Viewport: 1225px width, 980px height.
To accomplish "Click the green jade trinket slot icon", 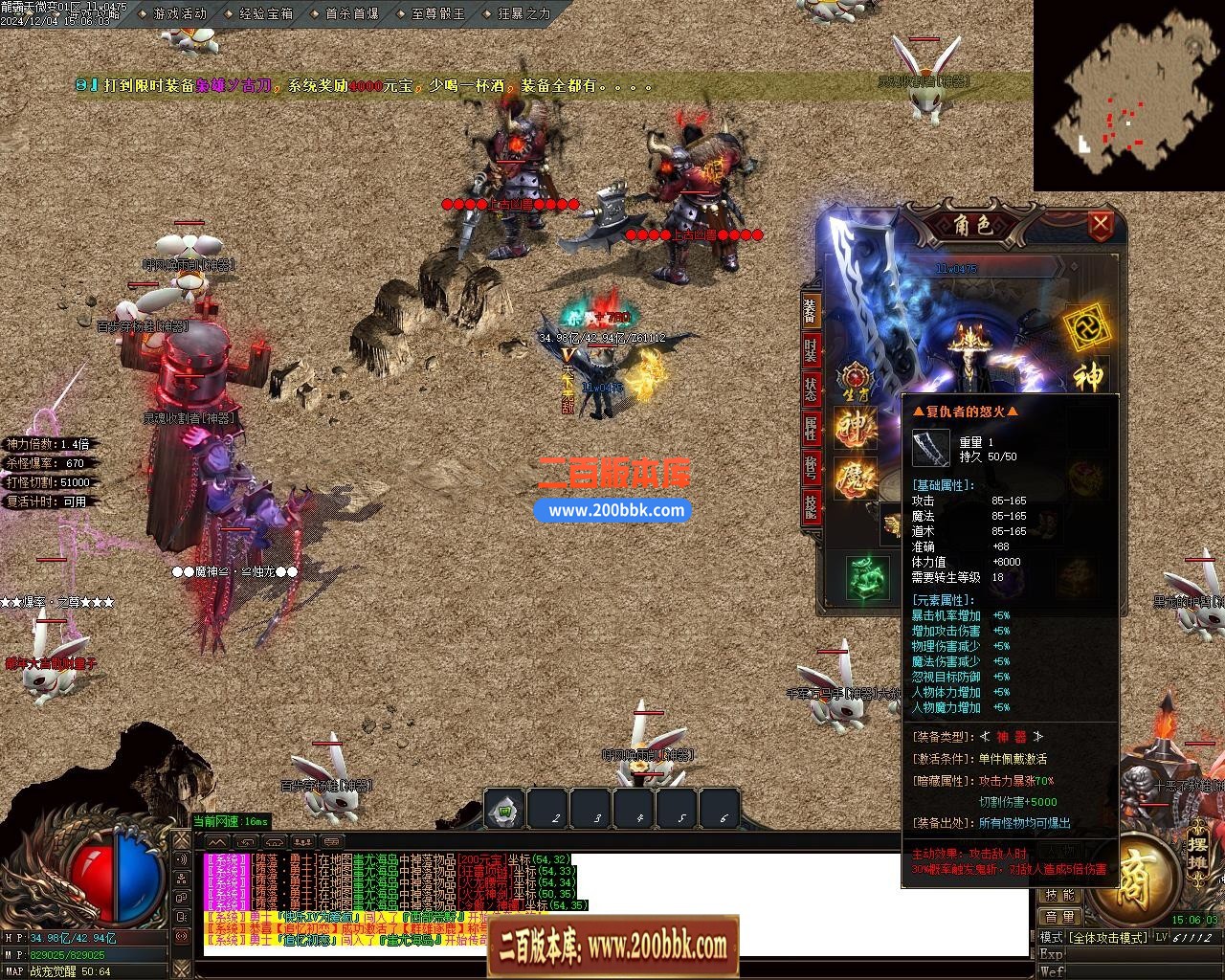I will point(866,579).
